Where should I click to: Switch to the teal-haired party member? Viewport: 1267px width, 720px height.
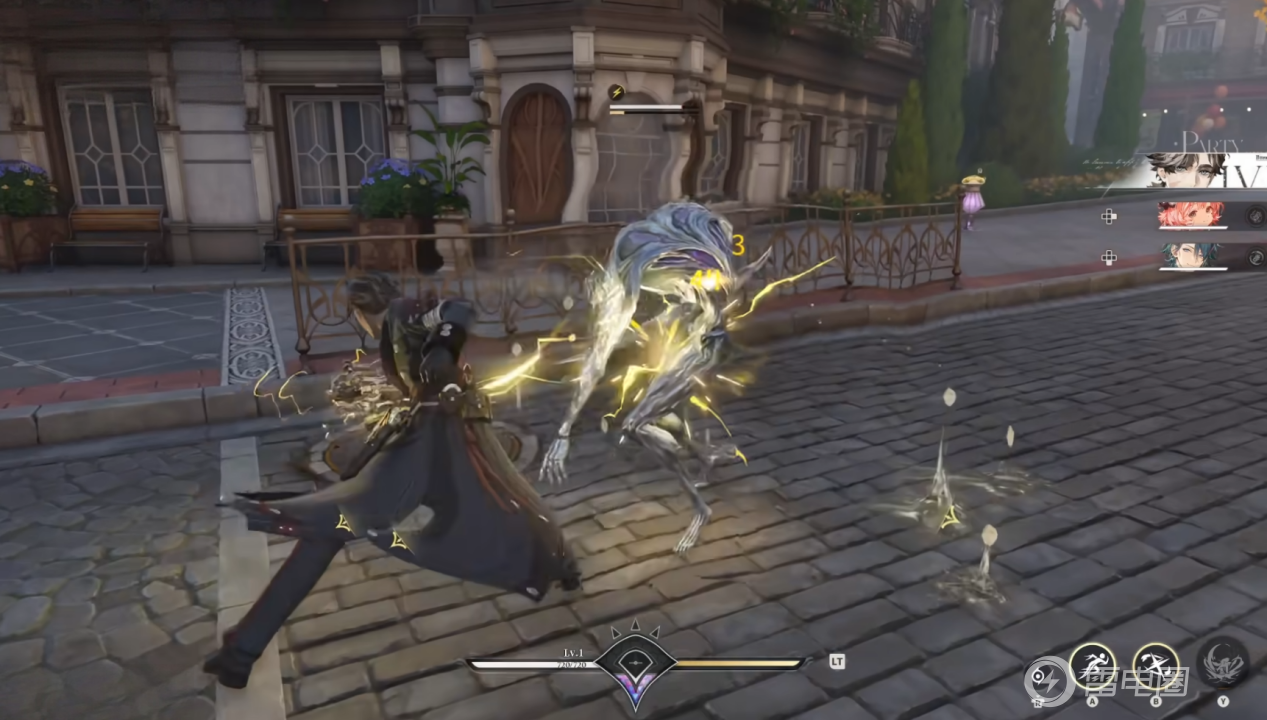point(1190,257)
